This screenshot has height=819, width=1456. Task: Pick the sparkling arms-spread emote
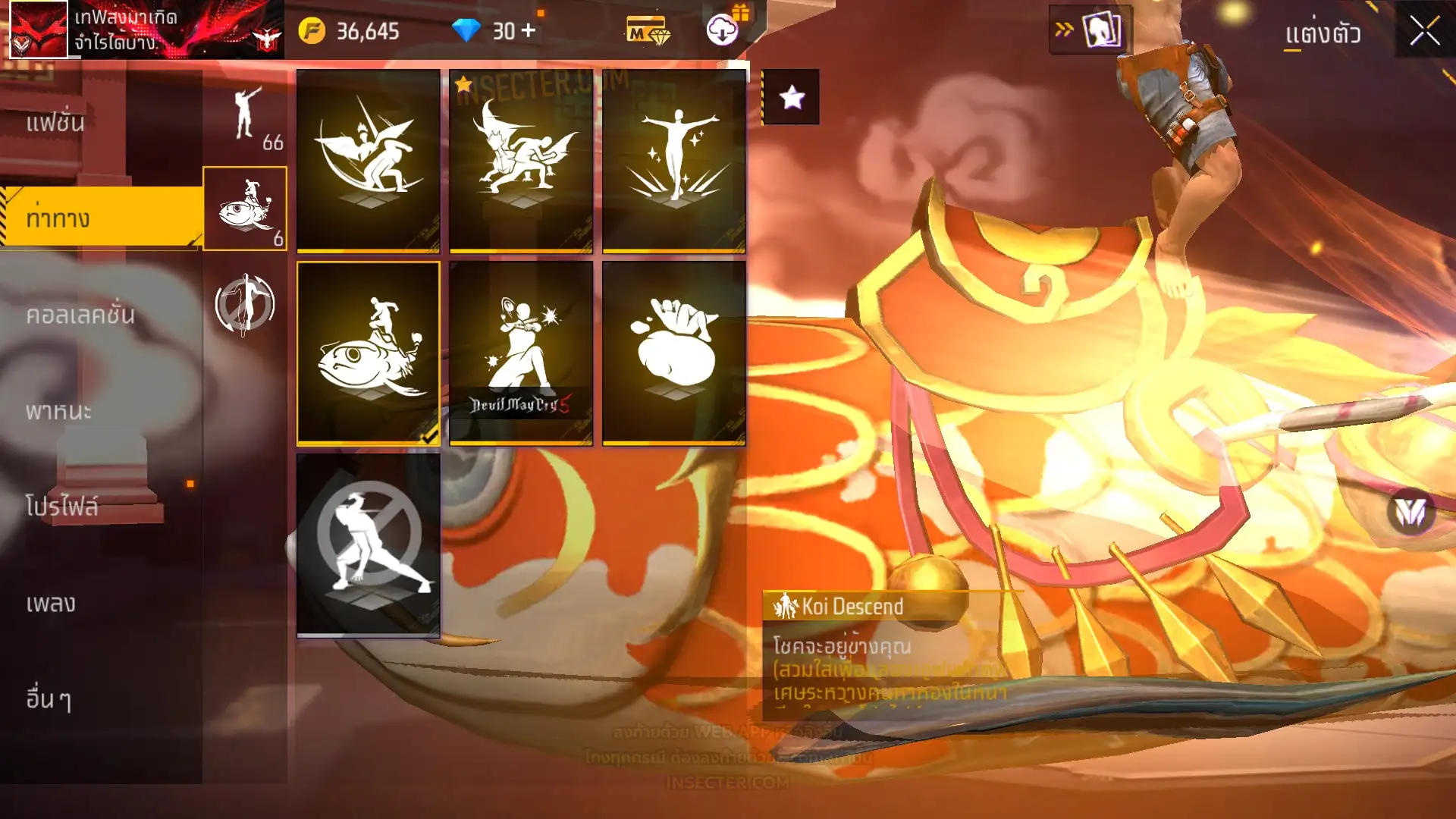pyautogui.click(x=674, y=160)
